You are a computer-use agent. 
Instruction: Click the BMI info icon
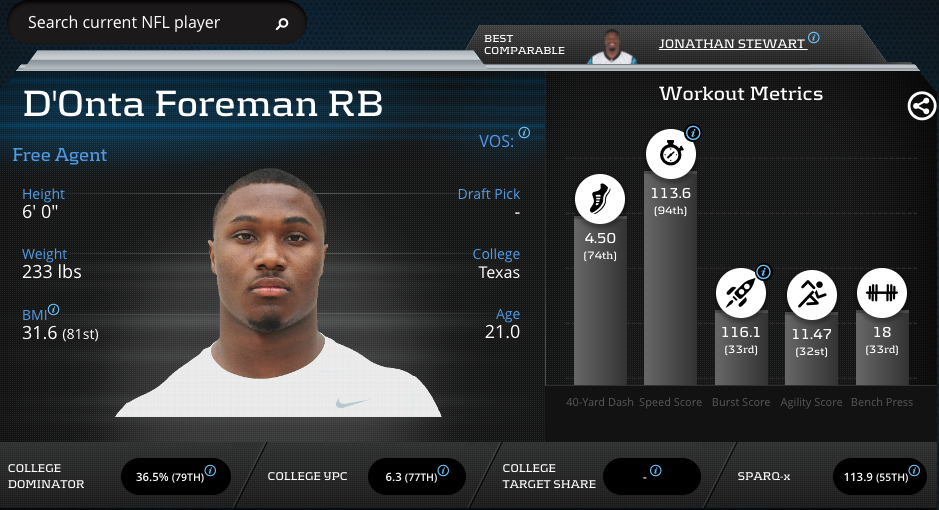pos(54,310)
